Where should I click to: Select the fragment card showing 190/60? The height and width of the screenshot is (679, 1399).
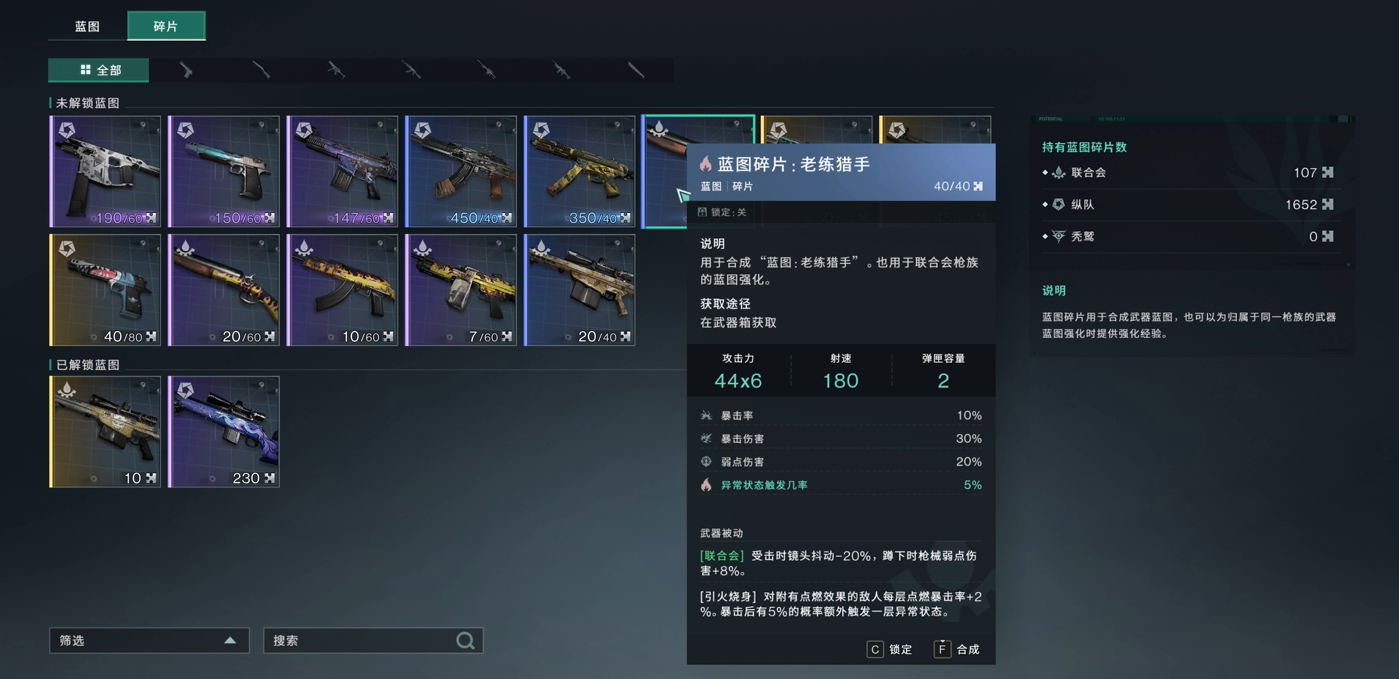pos(105,172)
